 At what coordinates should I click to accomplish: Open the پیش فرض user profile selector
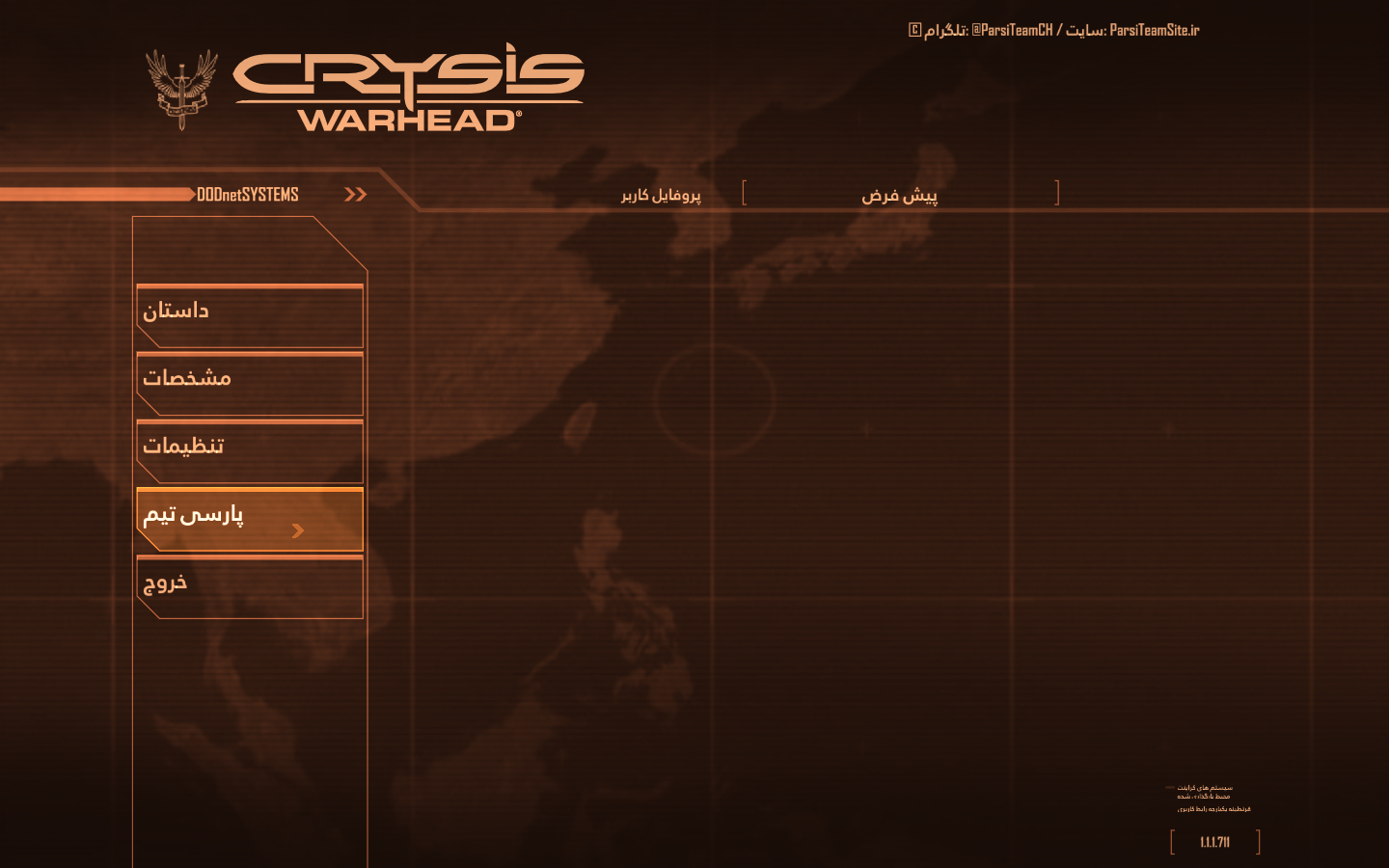(900, 195)
